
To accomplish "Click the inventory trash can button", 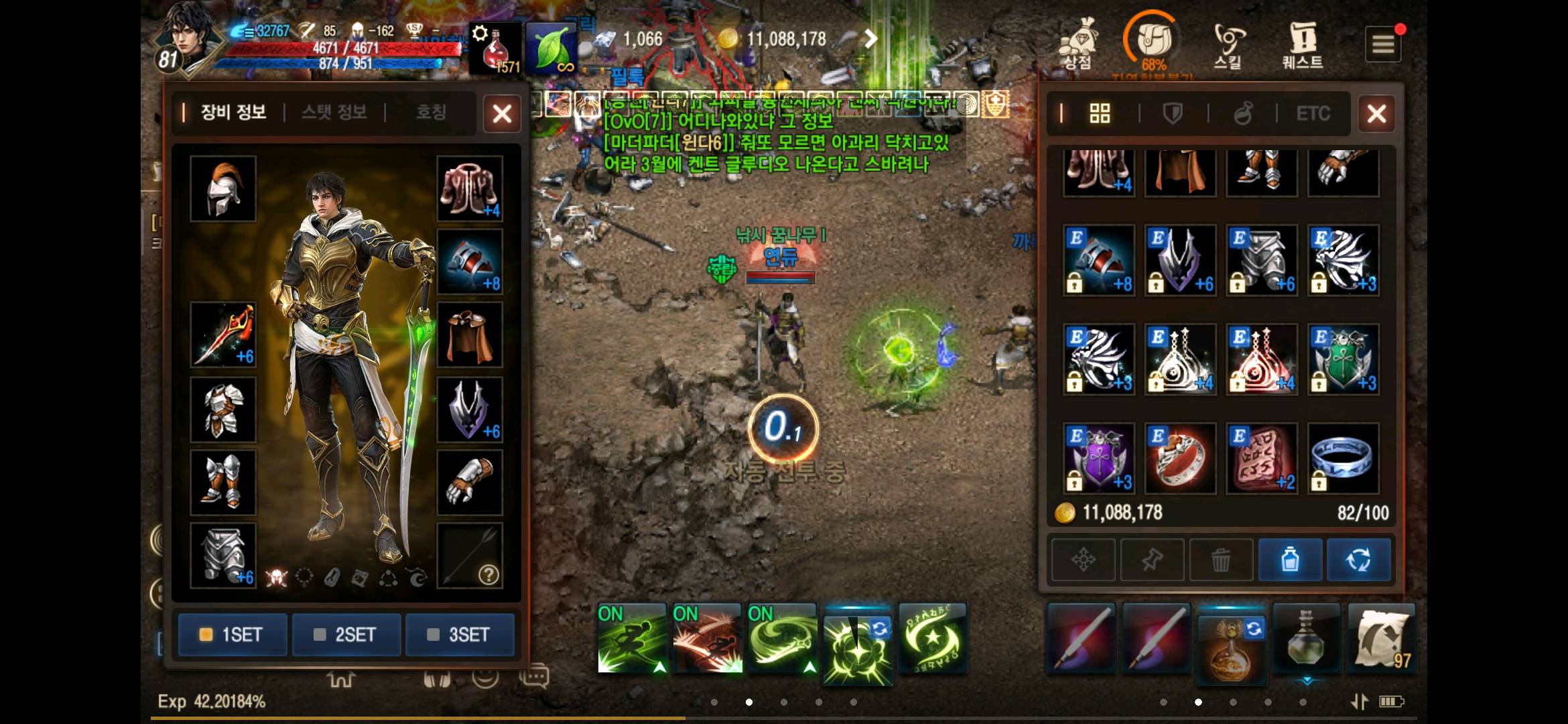I will (x=1221, y=560).
